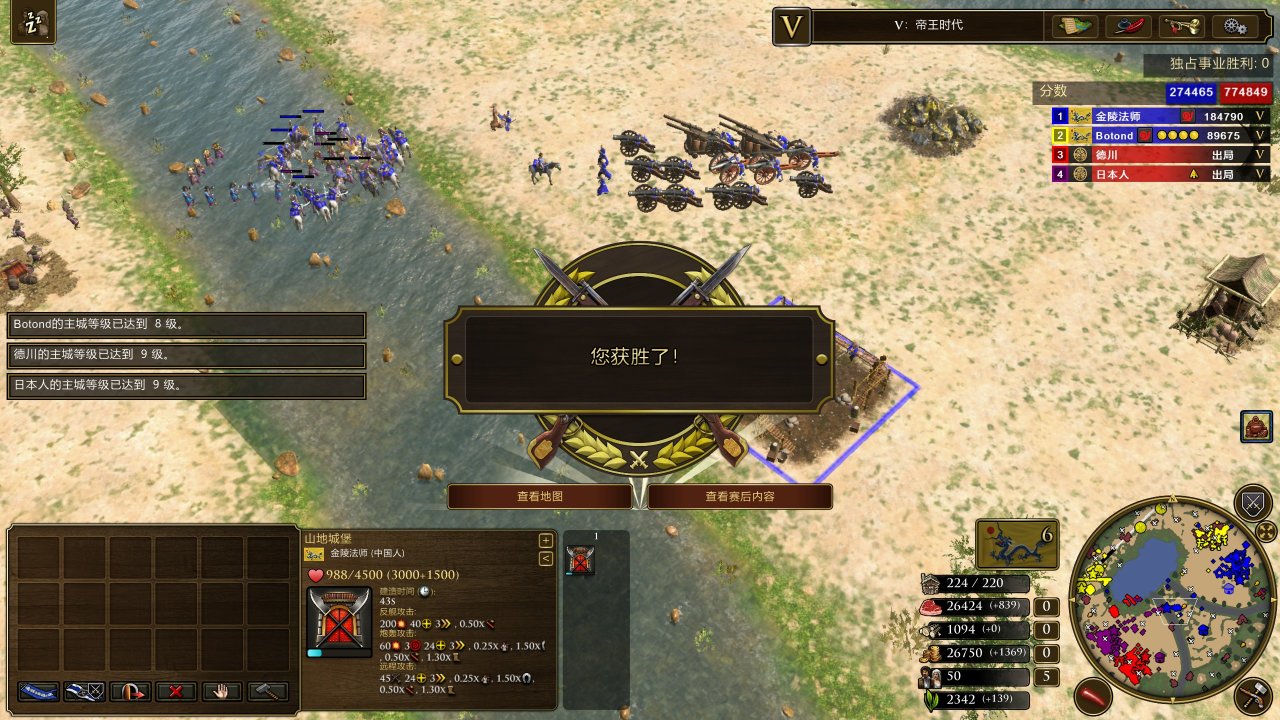Play a taunt with the trumpet icon
Screen dimensions: 1280x720
pos(1182,28)
